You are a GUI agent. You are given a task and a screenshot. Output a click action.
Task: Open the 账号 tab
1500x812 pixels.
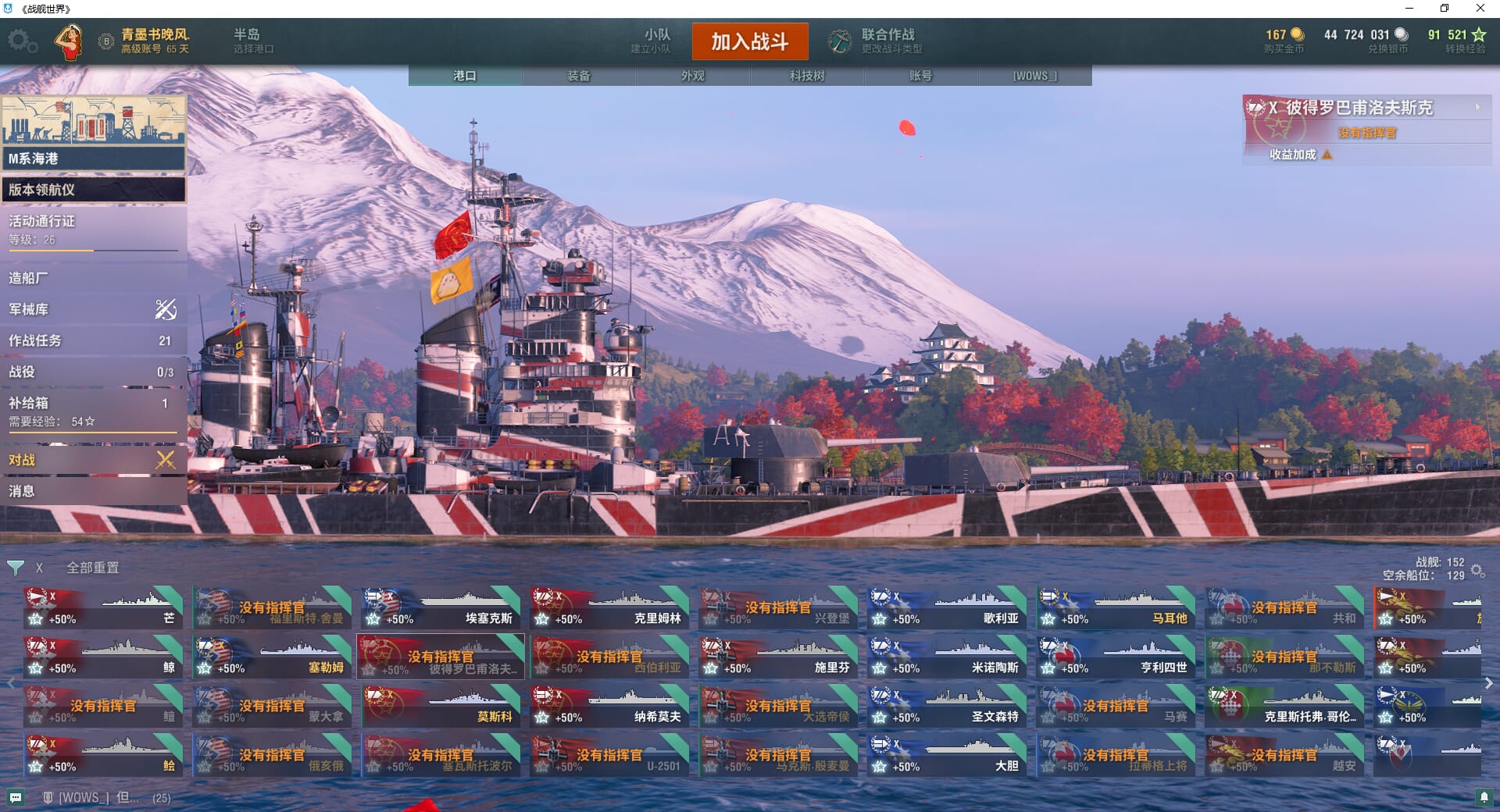coord(920,76)
